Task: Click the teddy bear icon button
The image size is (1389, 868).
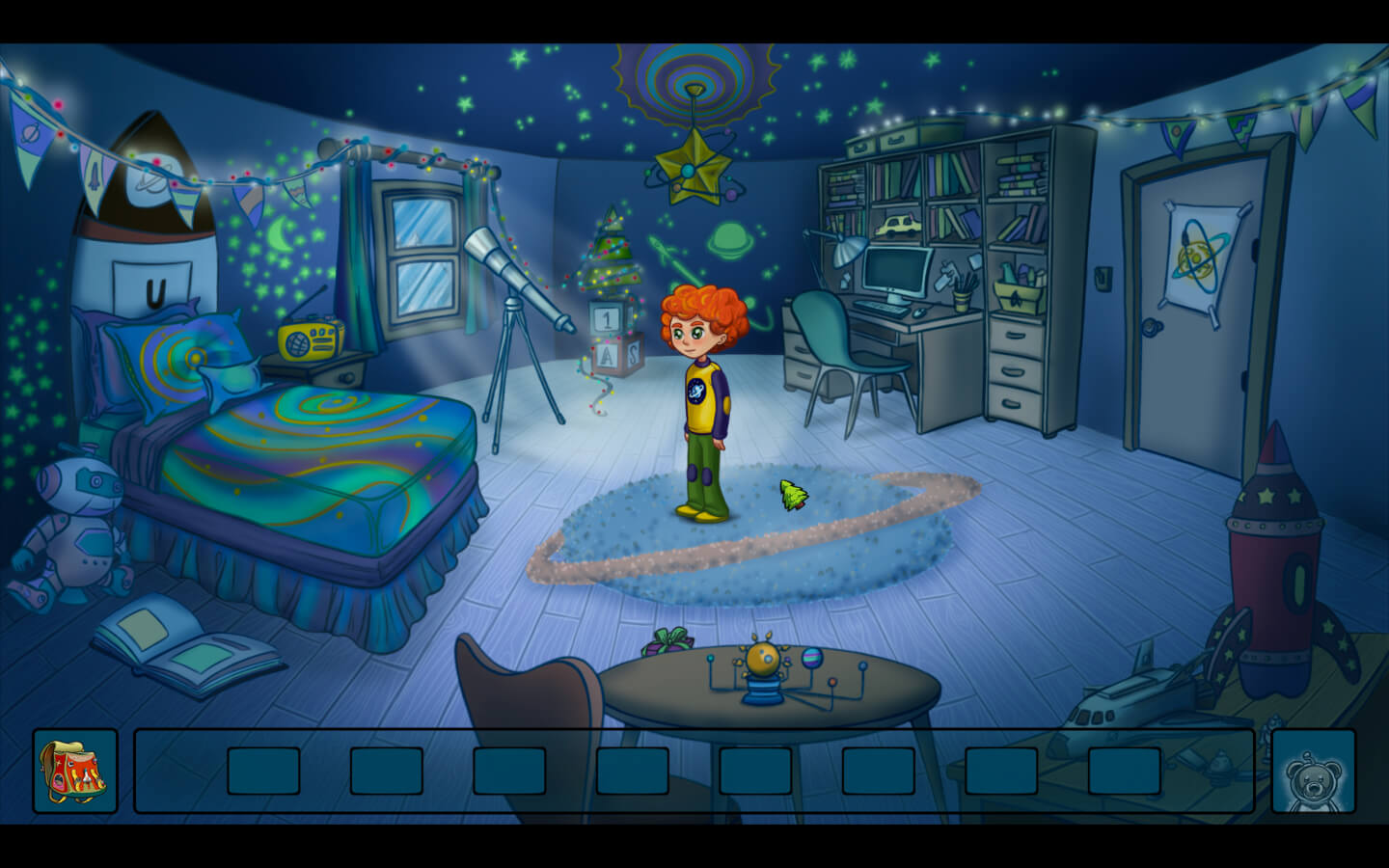Action: 1313,772
